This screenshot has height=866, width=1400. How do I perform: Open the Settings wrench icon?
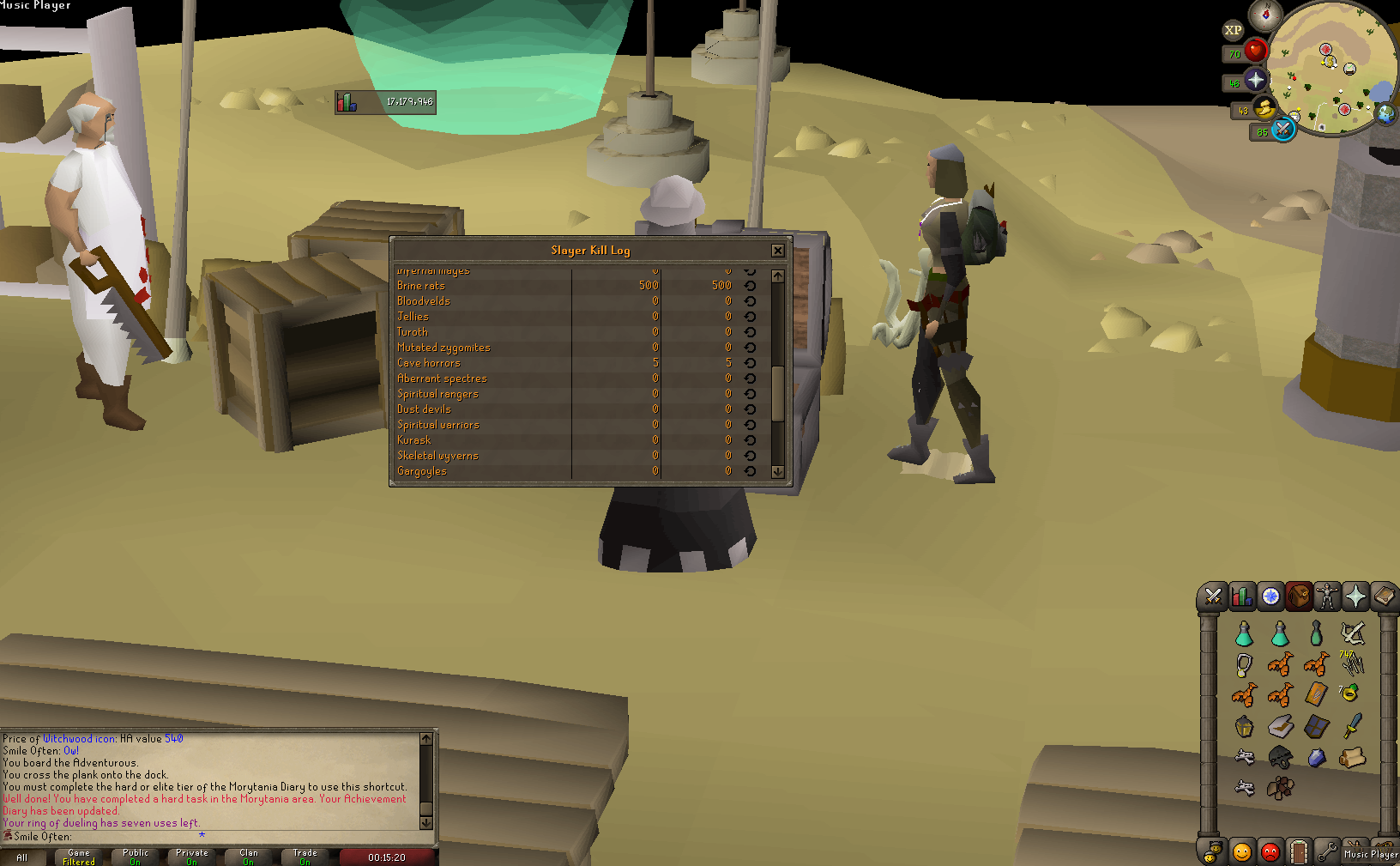pyautogui.click(x=1328, y=851)
